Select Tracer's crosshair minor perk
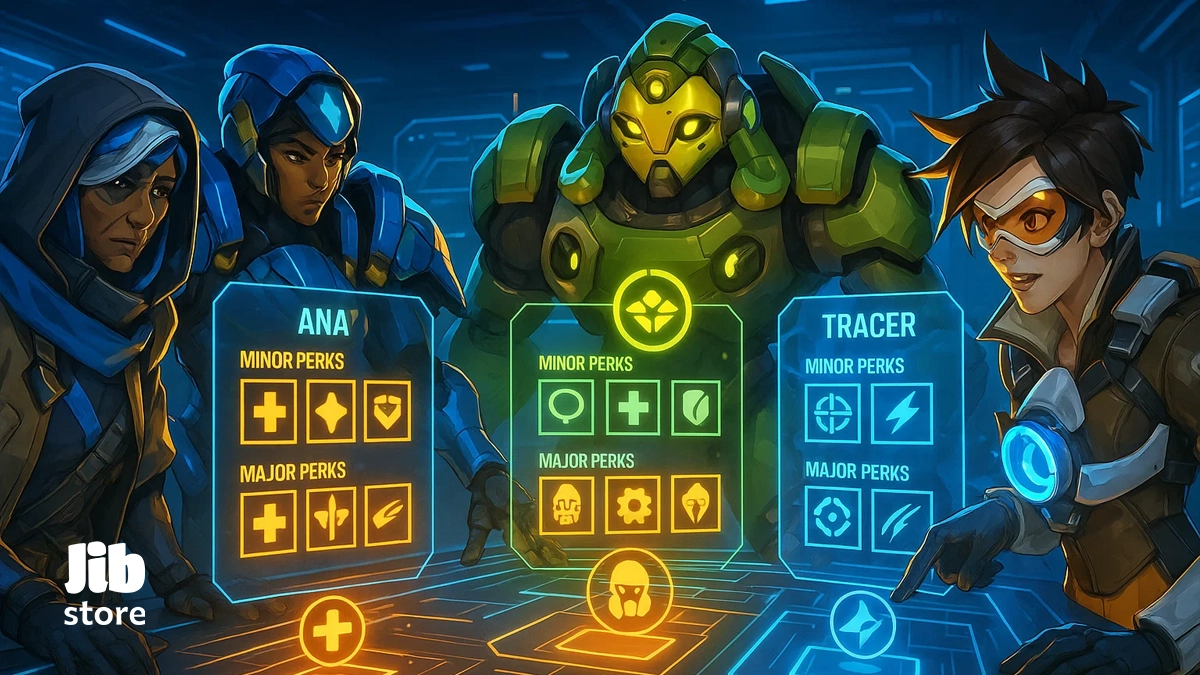 point(832,415)
